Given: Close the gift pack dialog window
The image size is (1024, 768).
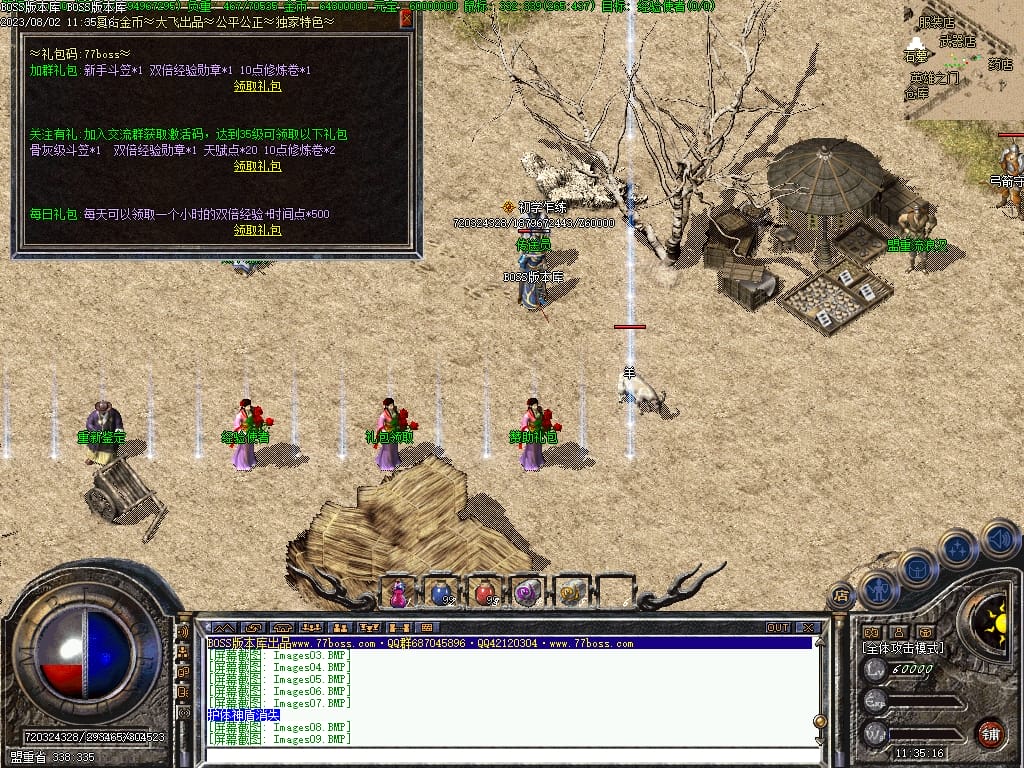Looking at the screenshot, I should (406, 18).
